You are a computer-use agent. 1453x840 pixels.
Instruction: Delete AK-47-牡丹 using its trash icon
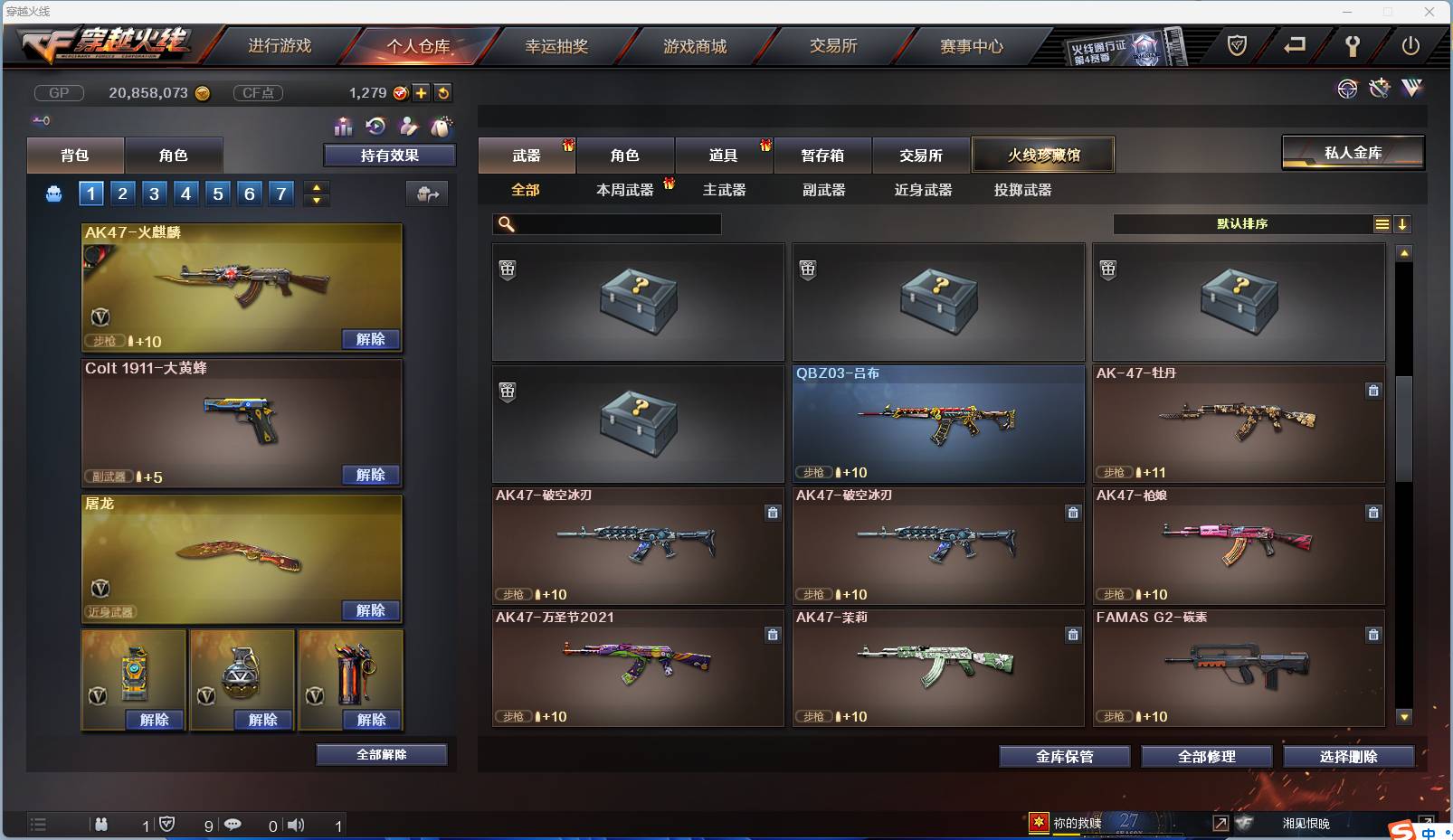pos(1373,391)
